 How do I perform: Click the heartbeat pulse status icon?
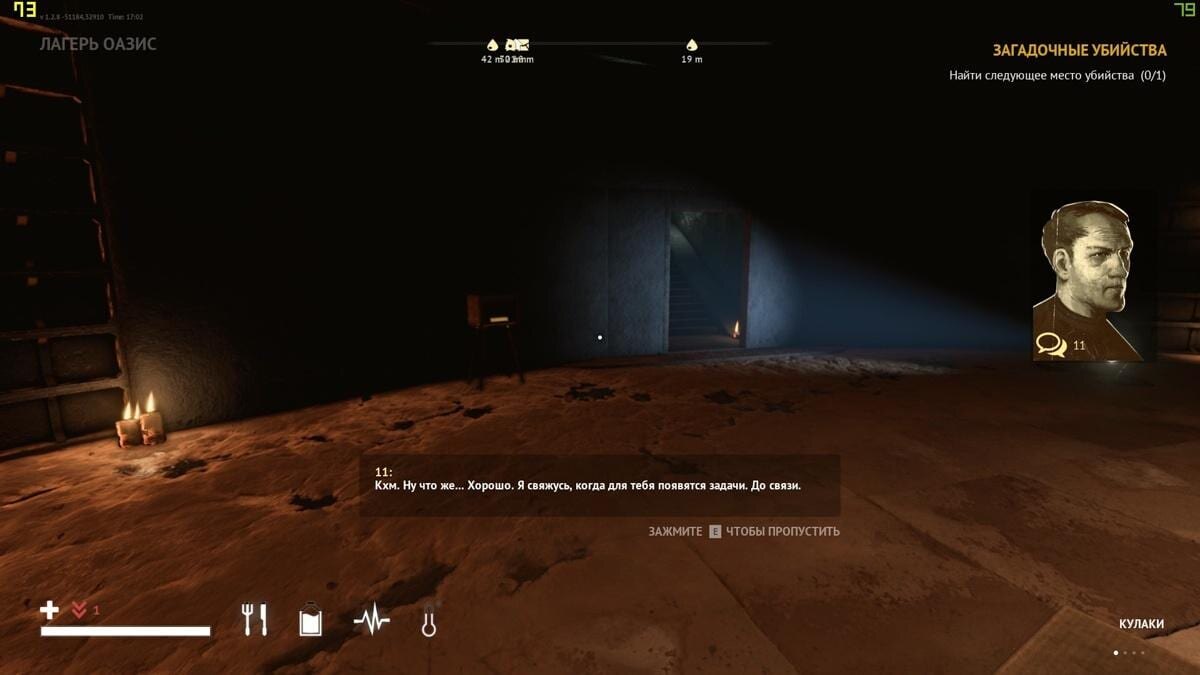click(x=371, y=621)
